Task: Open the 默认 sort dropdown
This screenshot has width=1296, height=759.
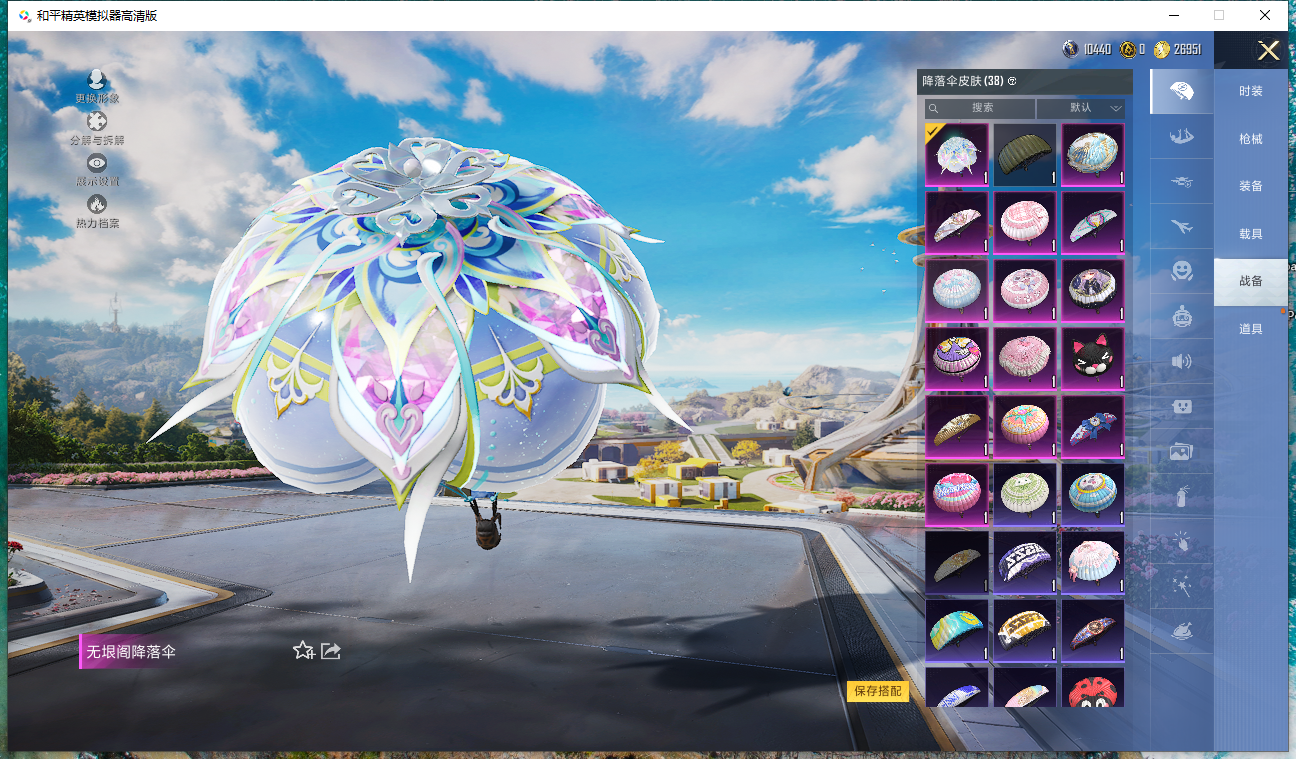Action: (1081, 108)
